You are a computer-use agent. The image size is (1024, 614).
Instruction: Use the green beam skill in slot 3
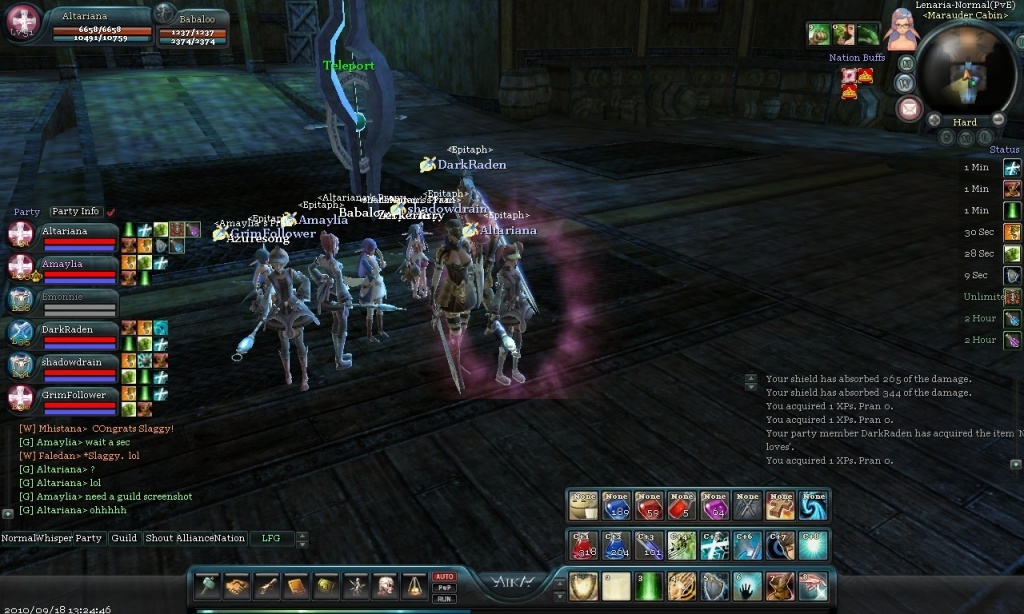click(x=649, y=586)
